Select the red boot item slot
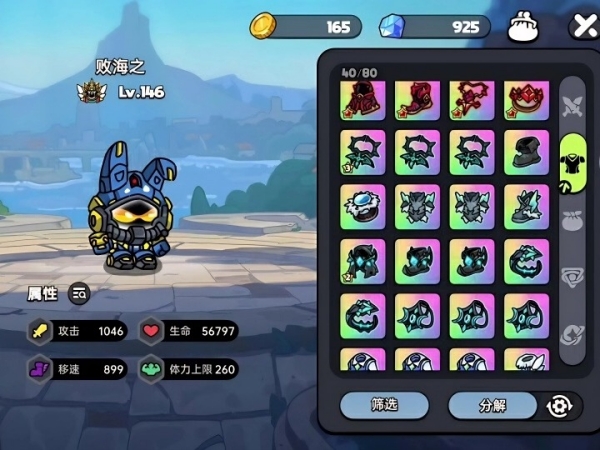Viewport: 600px width, 450px height. (417, 98)
